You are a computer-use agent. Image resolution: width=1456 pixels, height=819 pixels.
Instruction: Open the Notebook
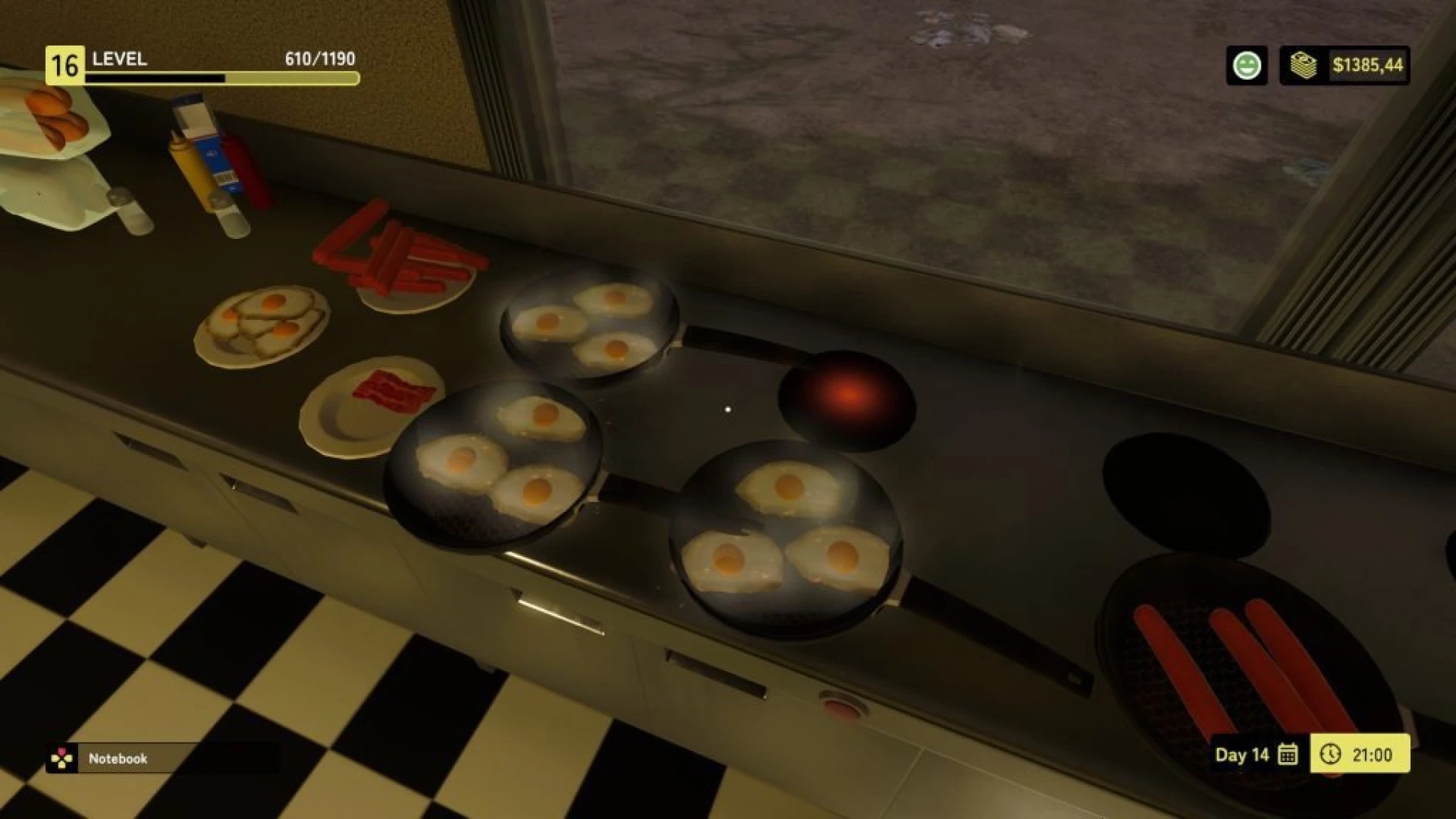[118, 758]
